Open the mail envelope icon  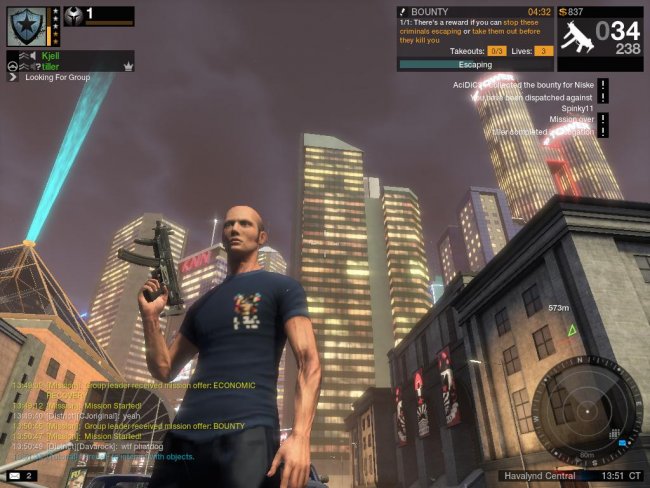[x=14, y=475]
